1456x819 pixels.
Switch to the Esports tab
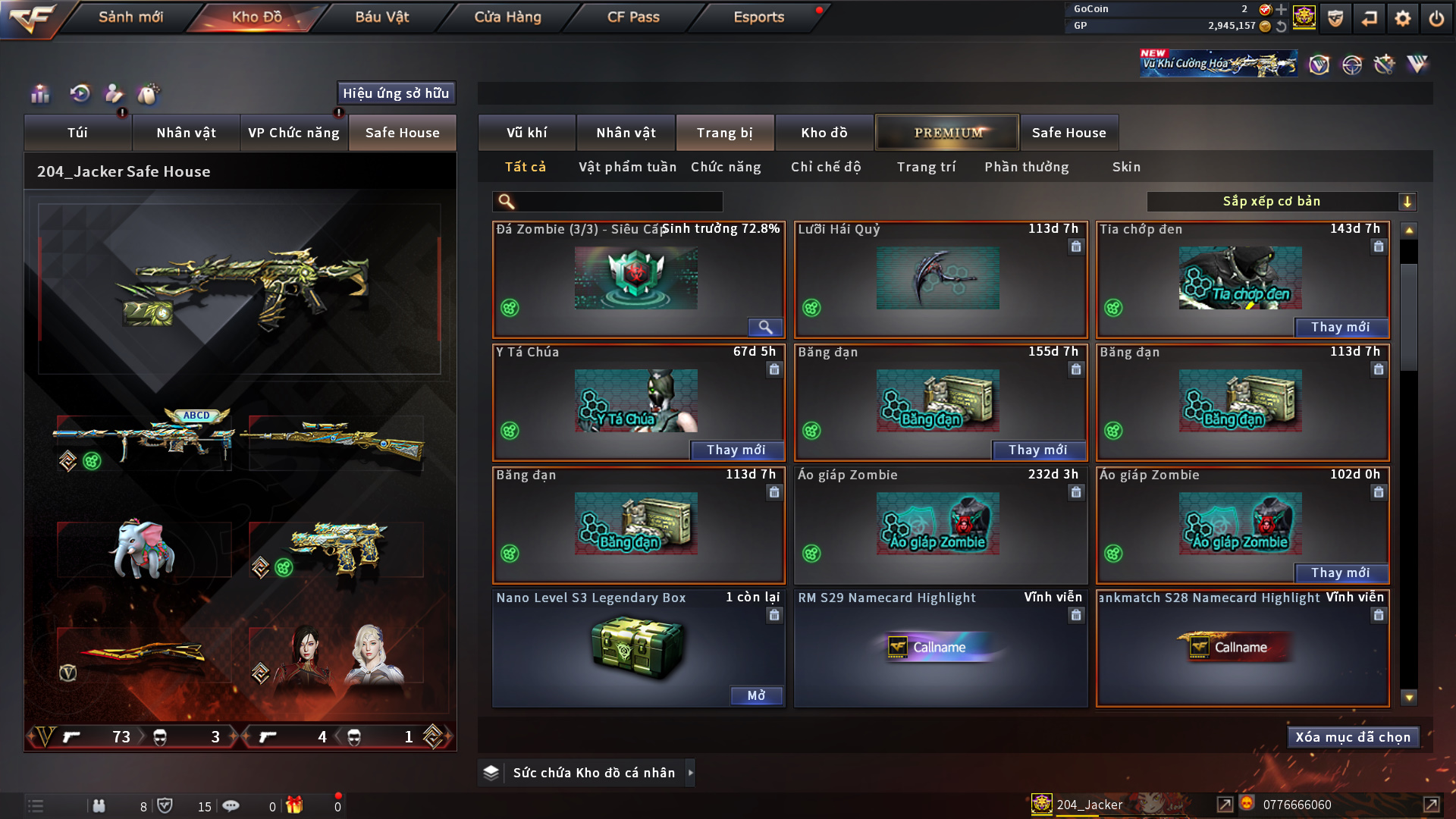pyautogui.click(x=758, y=17)
